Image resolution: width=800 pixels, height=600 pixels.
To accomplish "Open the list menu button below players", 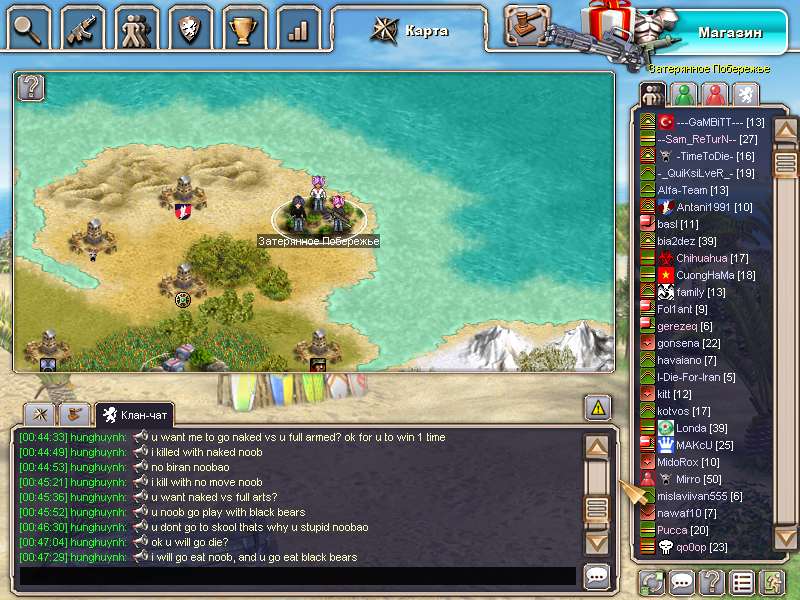I will click(x=741, y=582).
